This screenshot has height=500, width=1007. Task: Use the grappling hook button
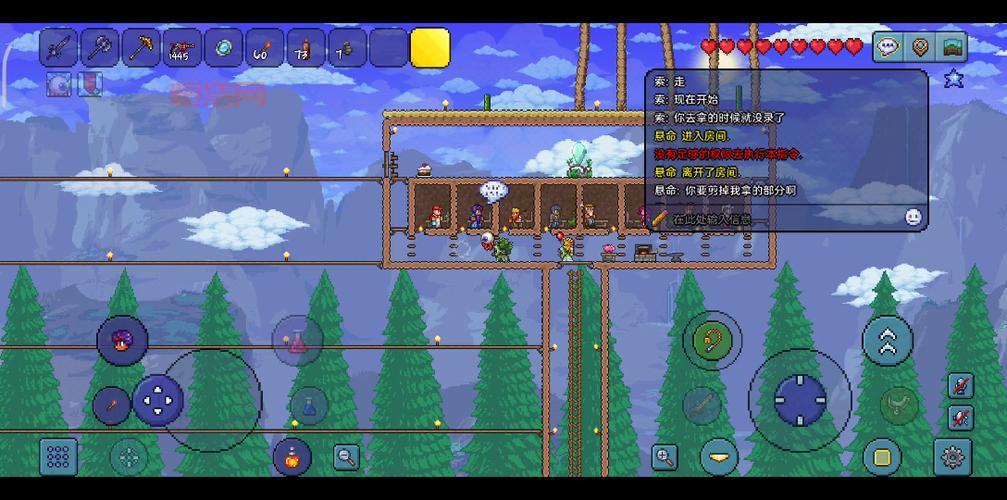point(712,340)
